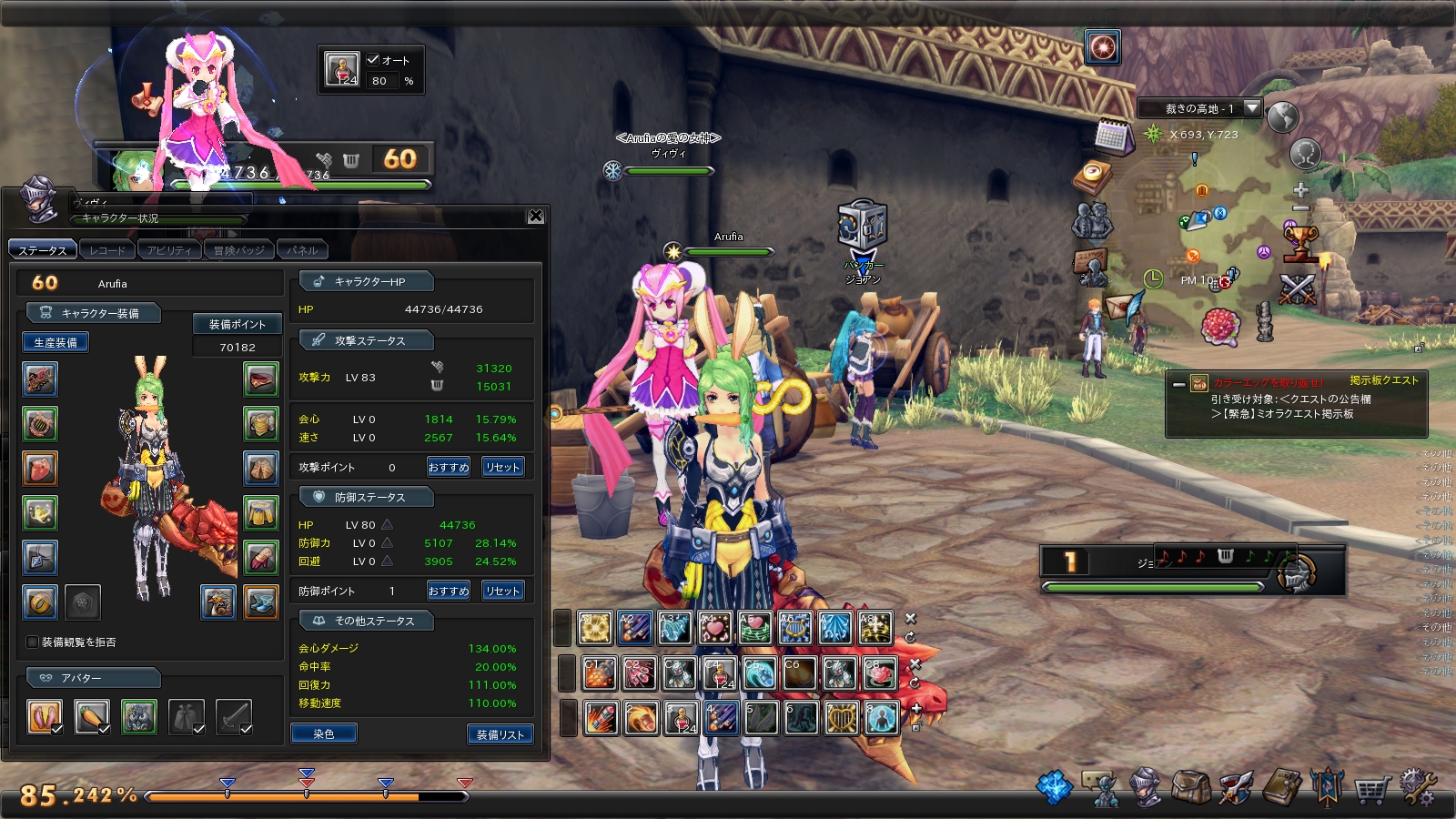
Task: Click the 染色 dye button
Action: coord(324,733)
